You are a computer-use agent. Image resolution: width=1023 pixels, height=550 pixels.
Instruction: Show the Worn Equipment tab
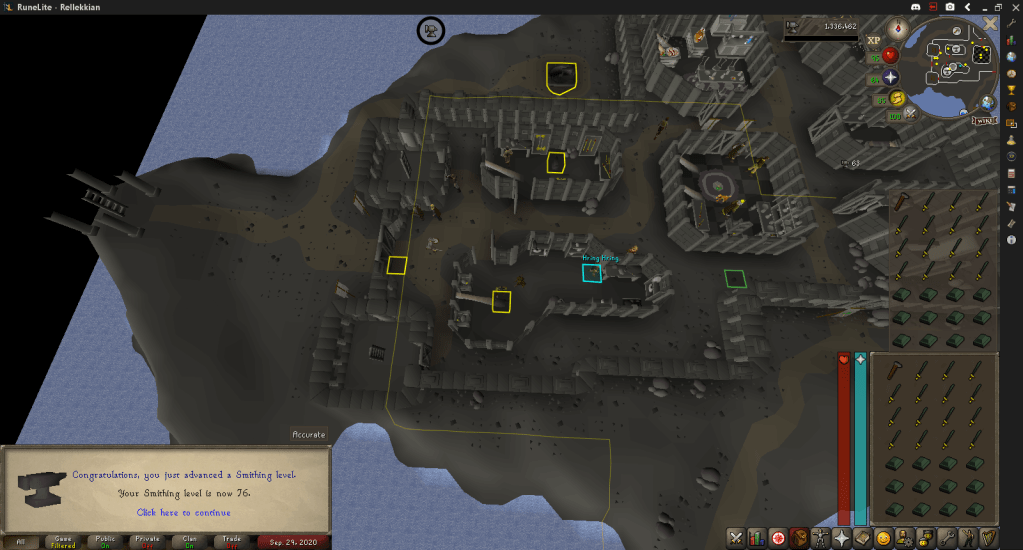[821, 538]
